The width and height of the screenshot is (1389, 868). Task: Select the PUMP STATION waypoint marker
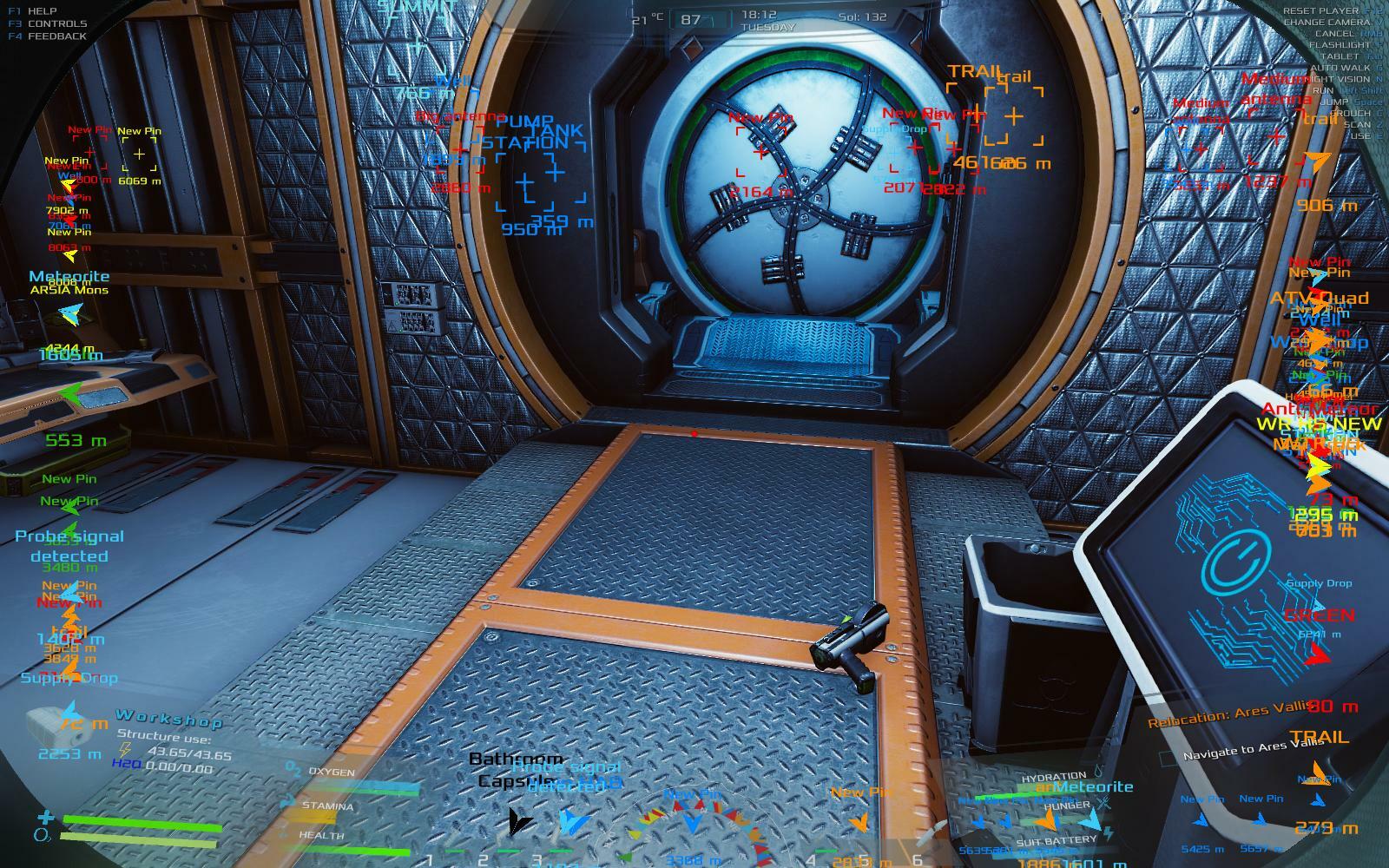524,182
